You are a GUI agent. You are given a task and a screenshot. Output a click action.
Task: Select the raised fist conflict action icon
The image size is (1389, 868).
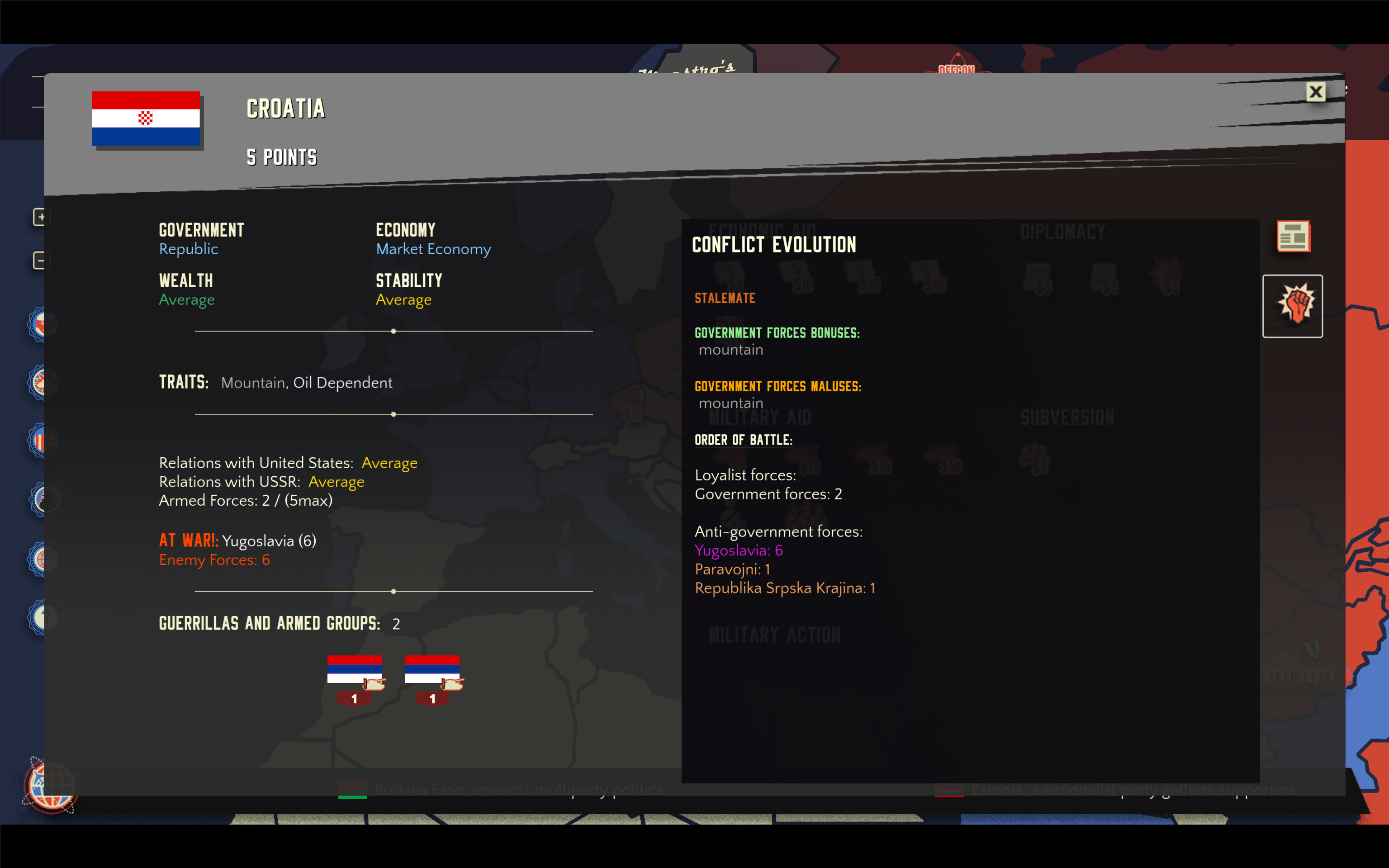pos(1293,305)
